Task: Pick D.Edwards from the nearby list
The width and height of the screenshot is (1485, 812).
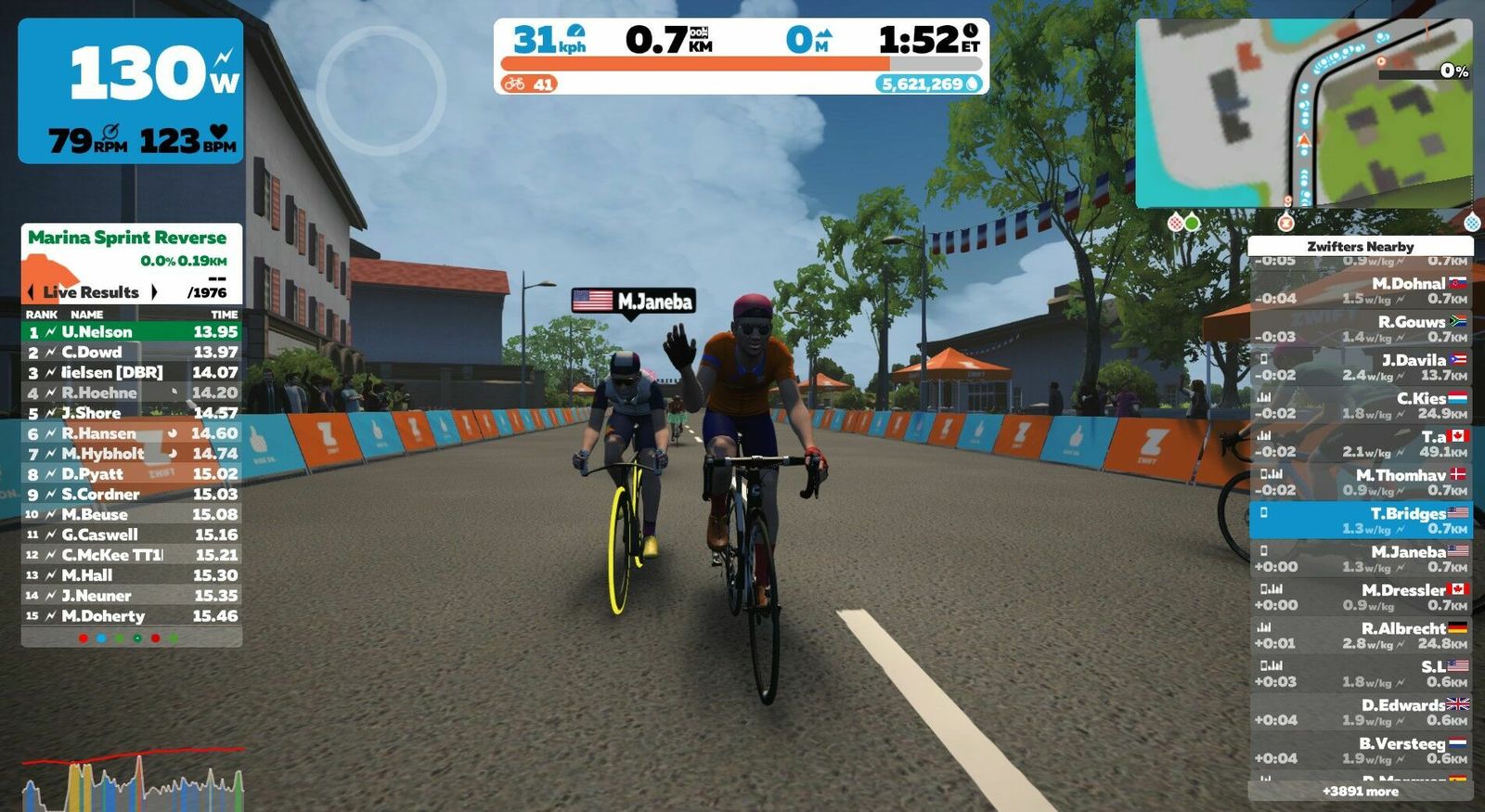Action: coord(1361,712)
